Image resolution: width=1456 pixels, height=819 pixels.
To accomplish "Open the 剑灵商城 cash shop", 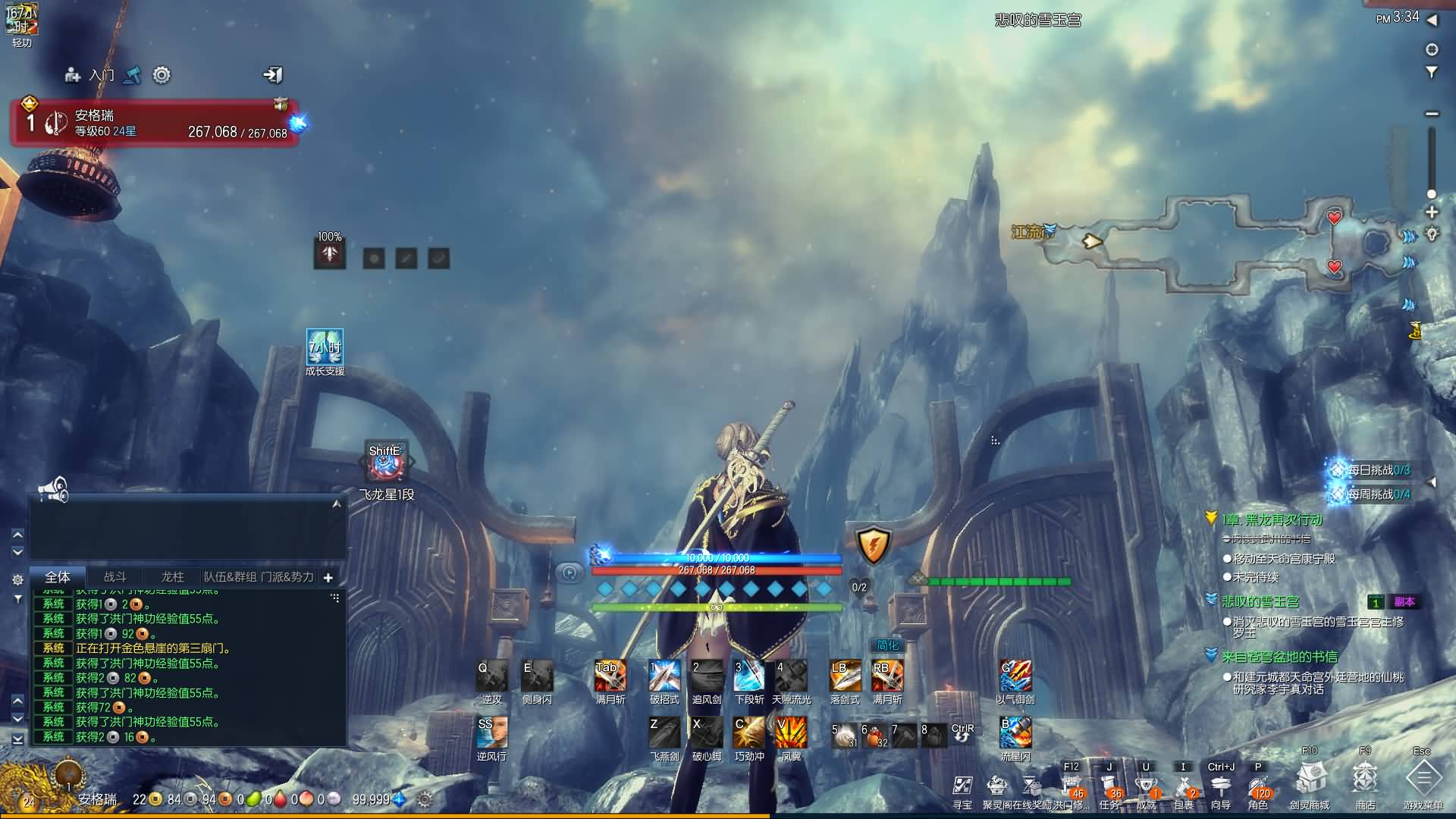I will tap(1310, 780).
